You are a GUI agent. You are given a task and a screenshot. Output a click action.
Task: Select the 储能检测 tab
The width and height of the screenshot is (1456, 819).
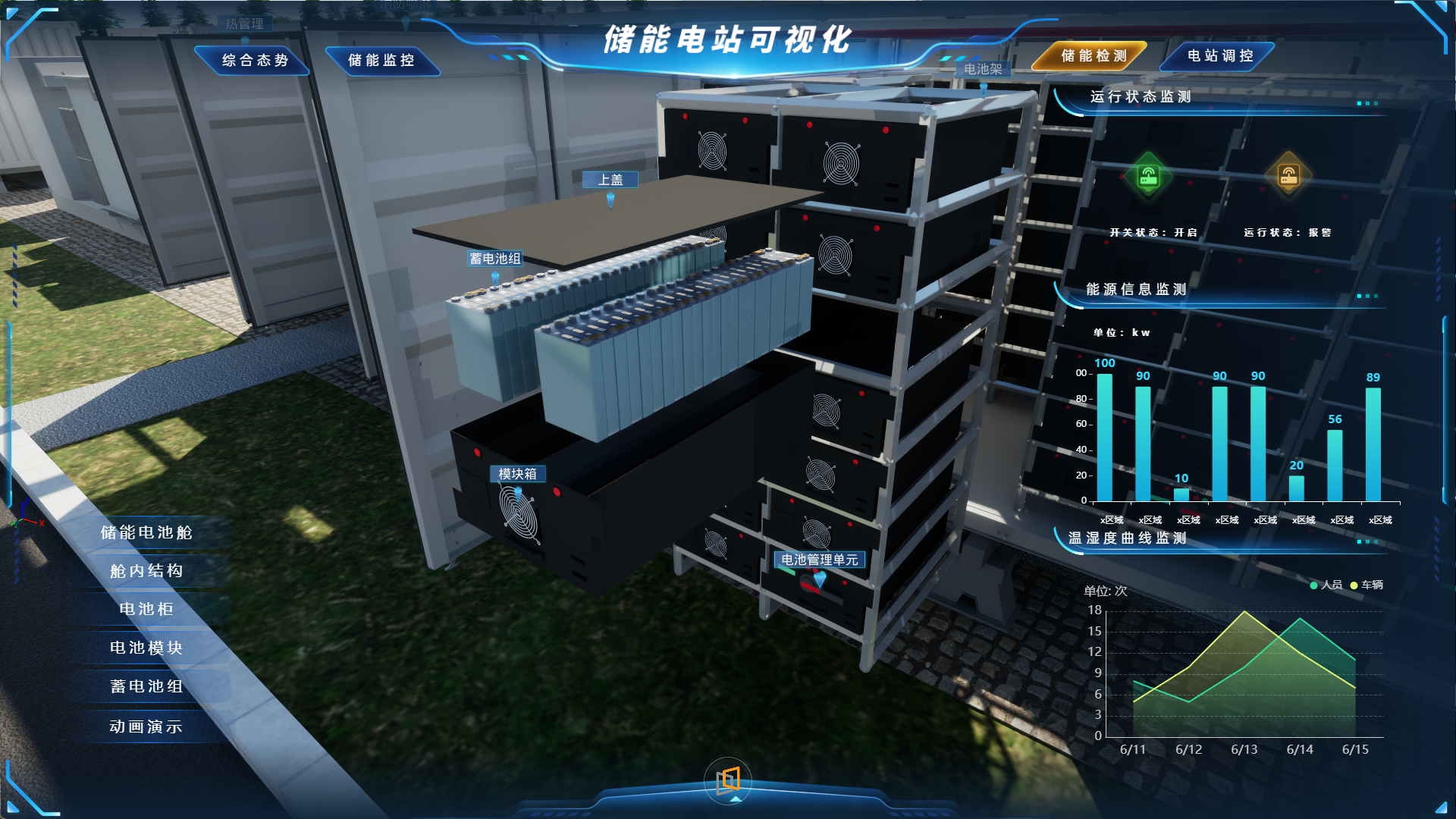coord(1094,56)
